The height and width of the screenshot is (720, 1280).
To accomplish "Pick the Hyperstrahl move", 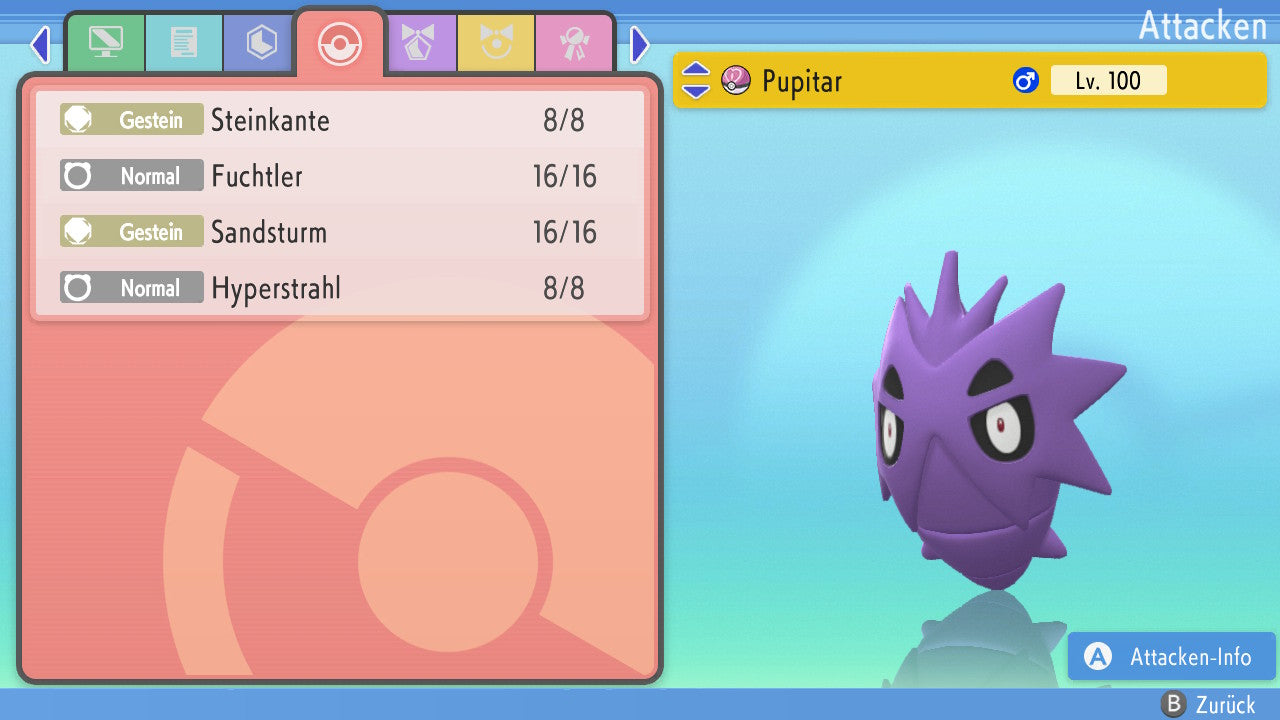I will [340, 289].
